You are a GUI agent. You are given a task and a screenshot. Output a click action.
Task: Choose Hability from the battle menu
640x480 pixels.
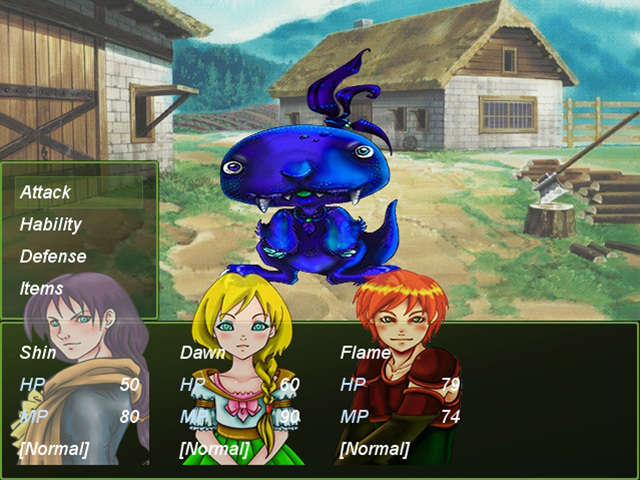tap(51, 224)
